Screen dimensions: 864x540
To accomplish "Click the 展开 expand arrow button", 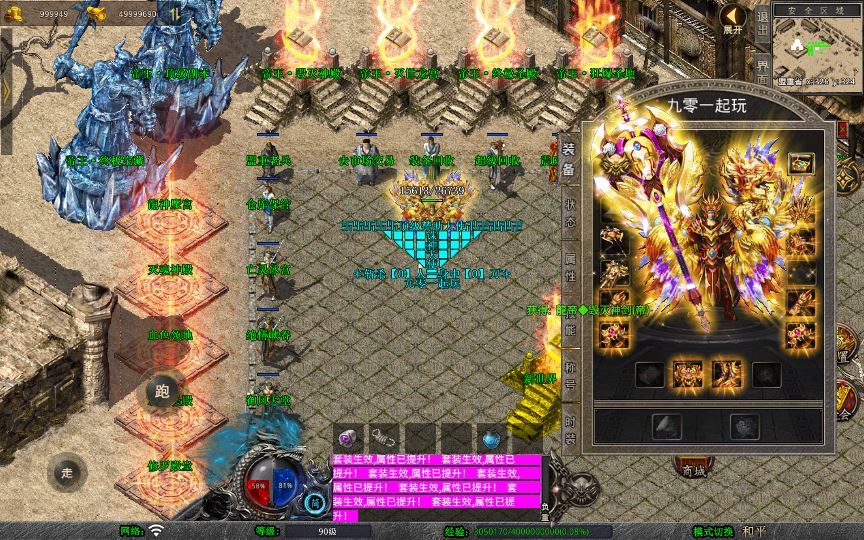I will [x=734, y=17].
